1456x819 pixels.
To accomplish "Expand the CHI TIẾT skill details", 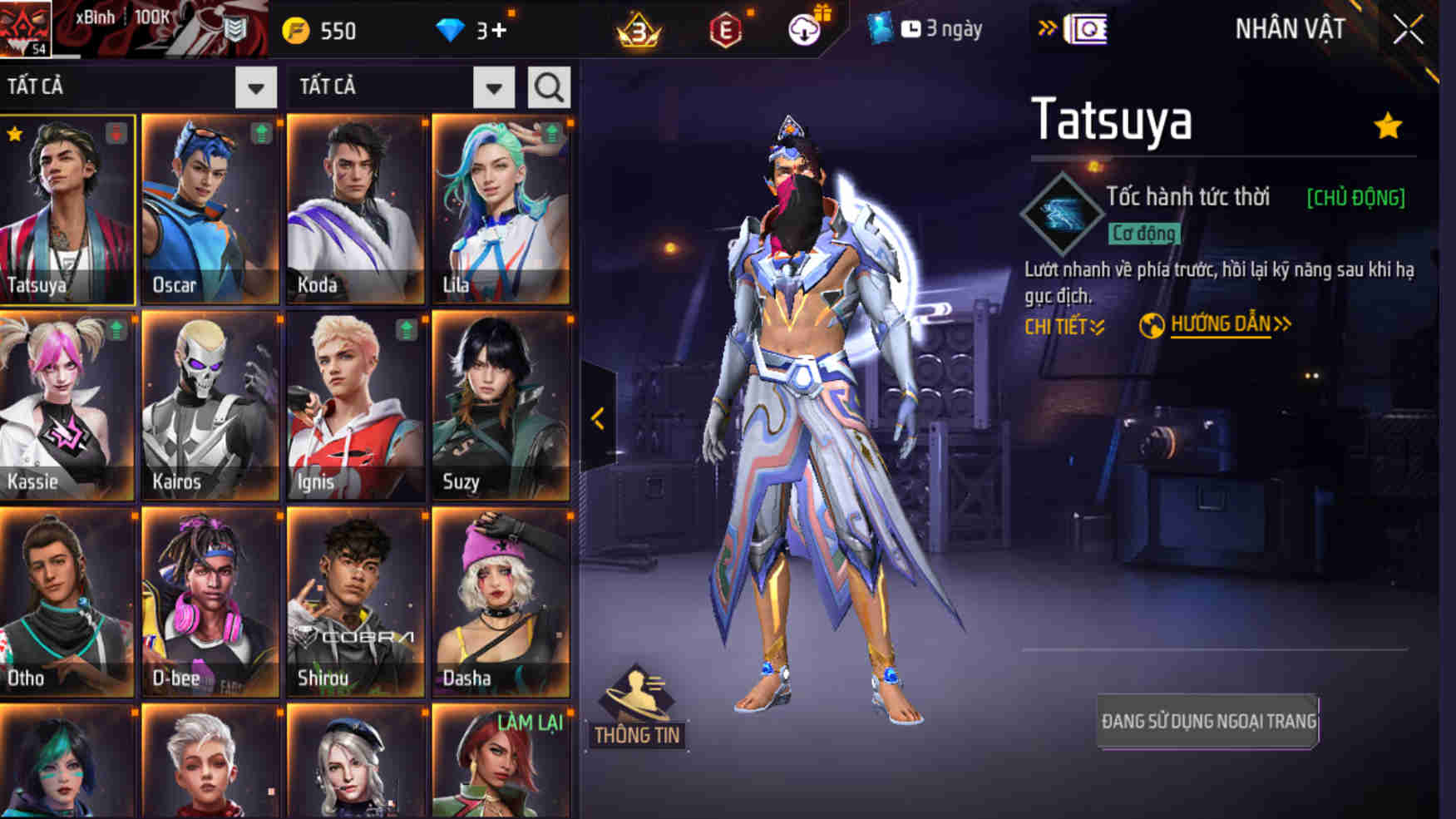I will tap(1064, 327).
